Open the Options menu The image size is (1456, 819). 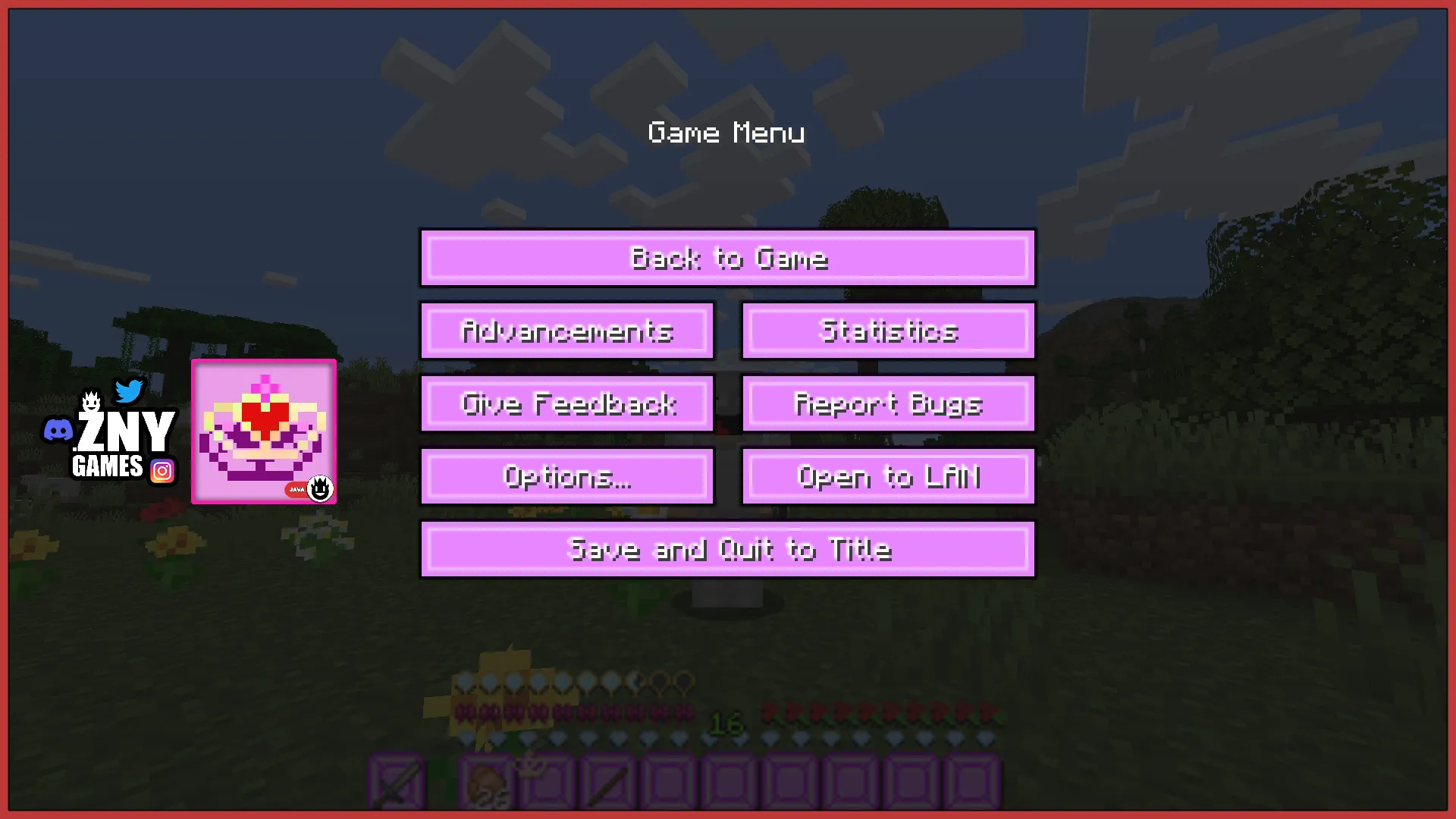point(567,477)
